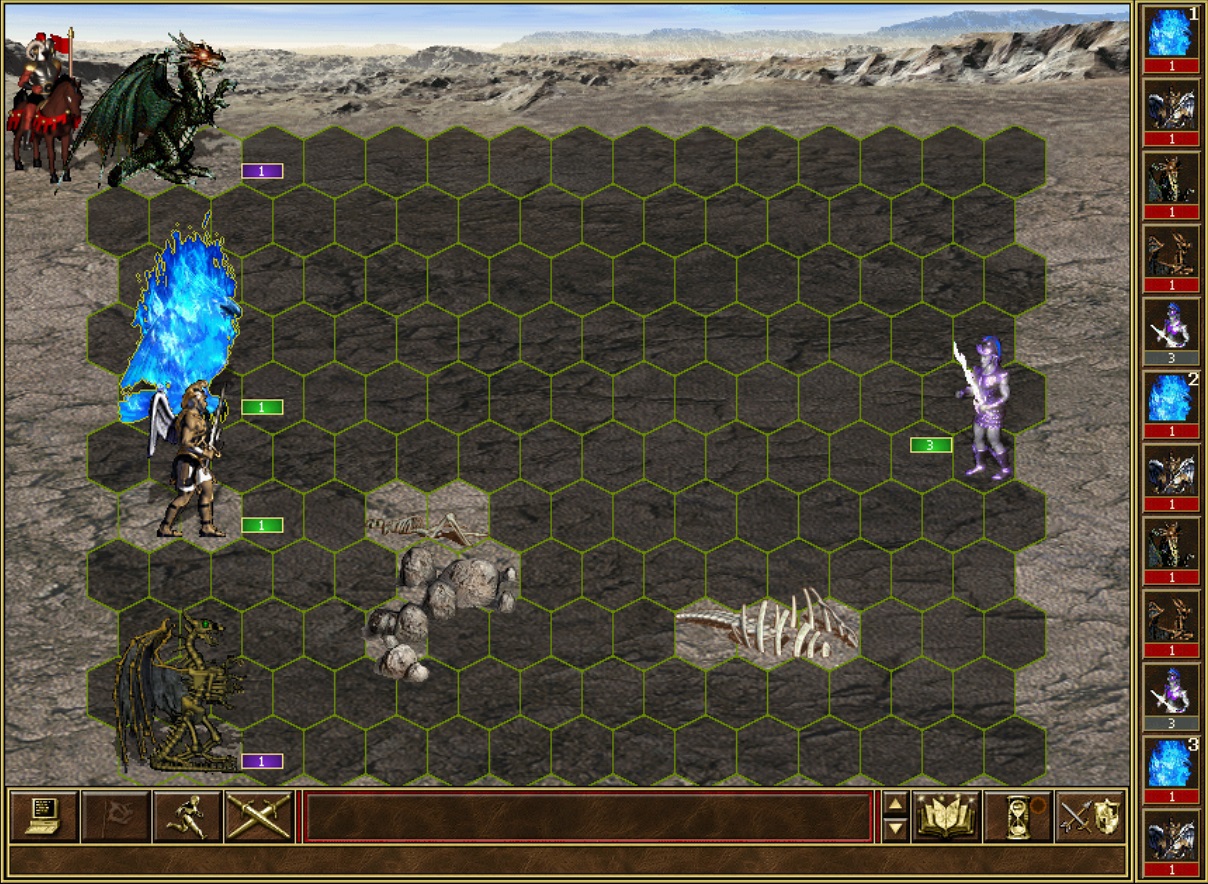Open the spellbook to cast a spell
This screenshot has width=1208, height=884.
click(945, 816)
